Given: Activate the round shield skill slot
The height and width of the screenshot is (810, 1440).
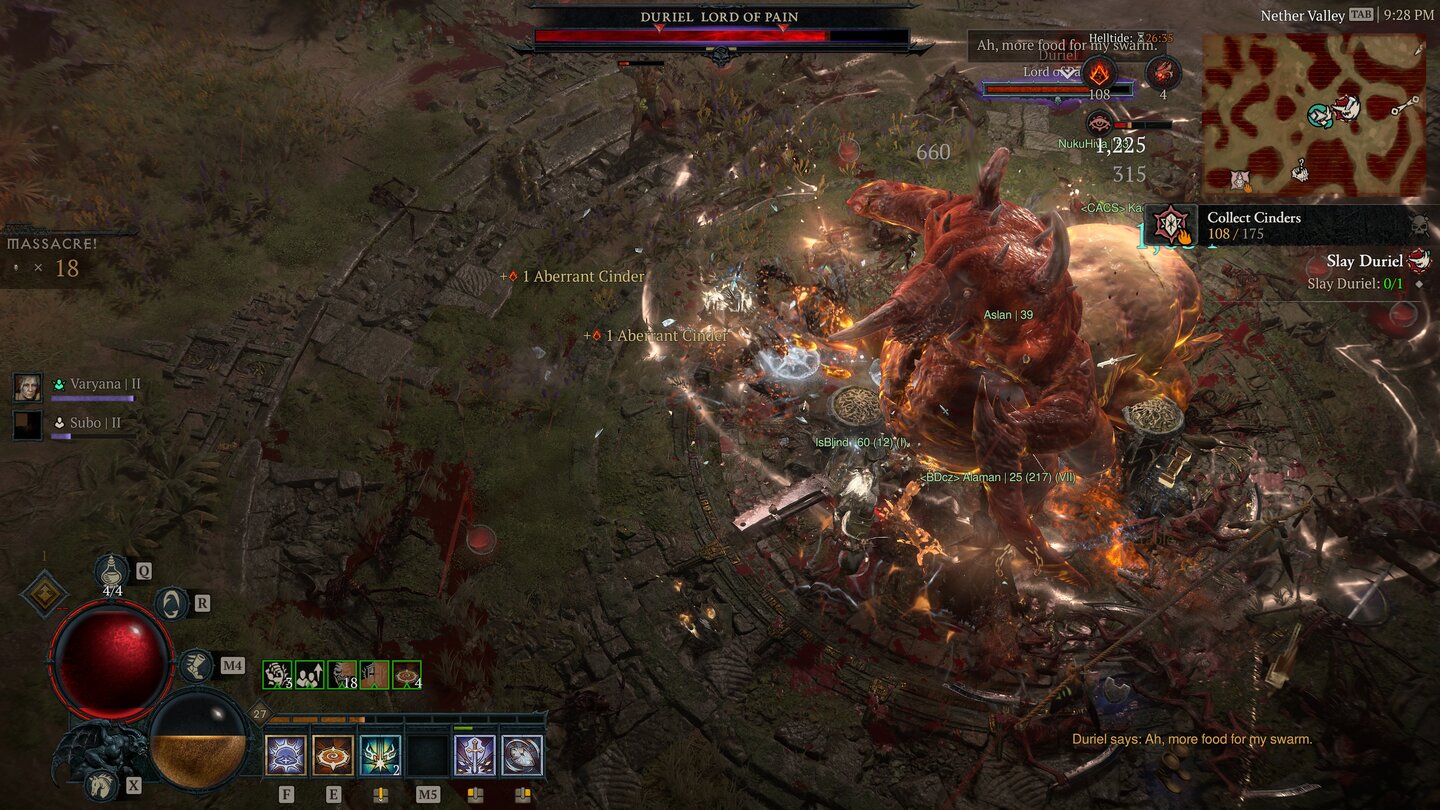Looking at the screenshot, I should [522, 755].
